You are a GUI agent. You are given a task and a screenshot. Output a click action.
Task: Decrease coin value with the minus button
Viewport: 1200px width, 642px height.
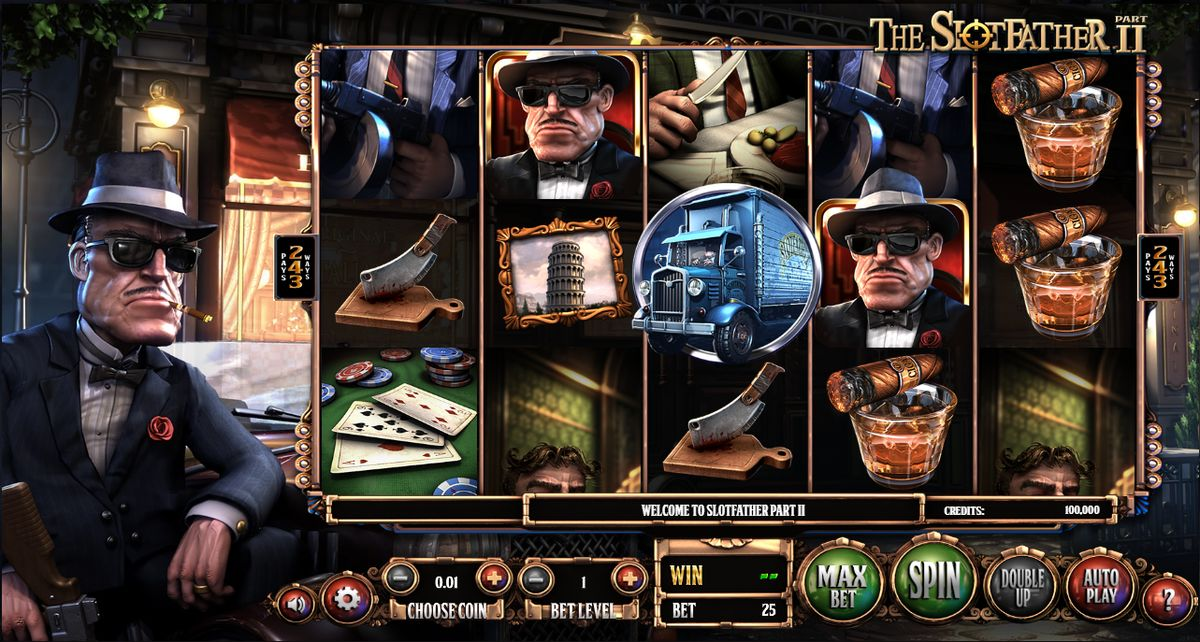[x=399, y=577]
